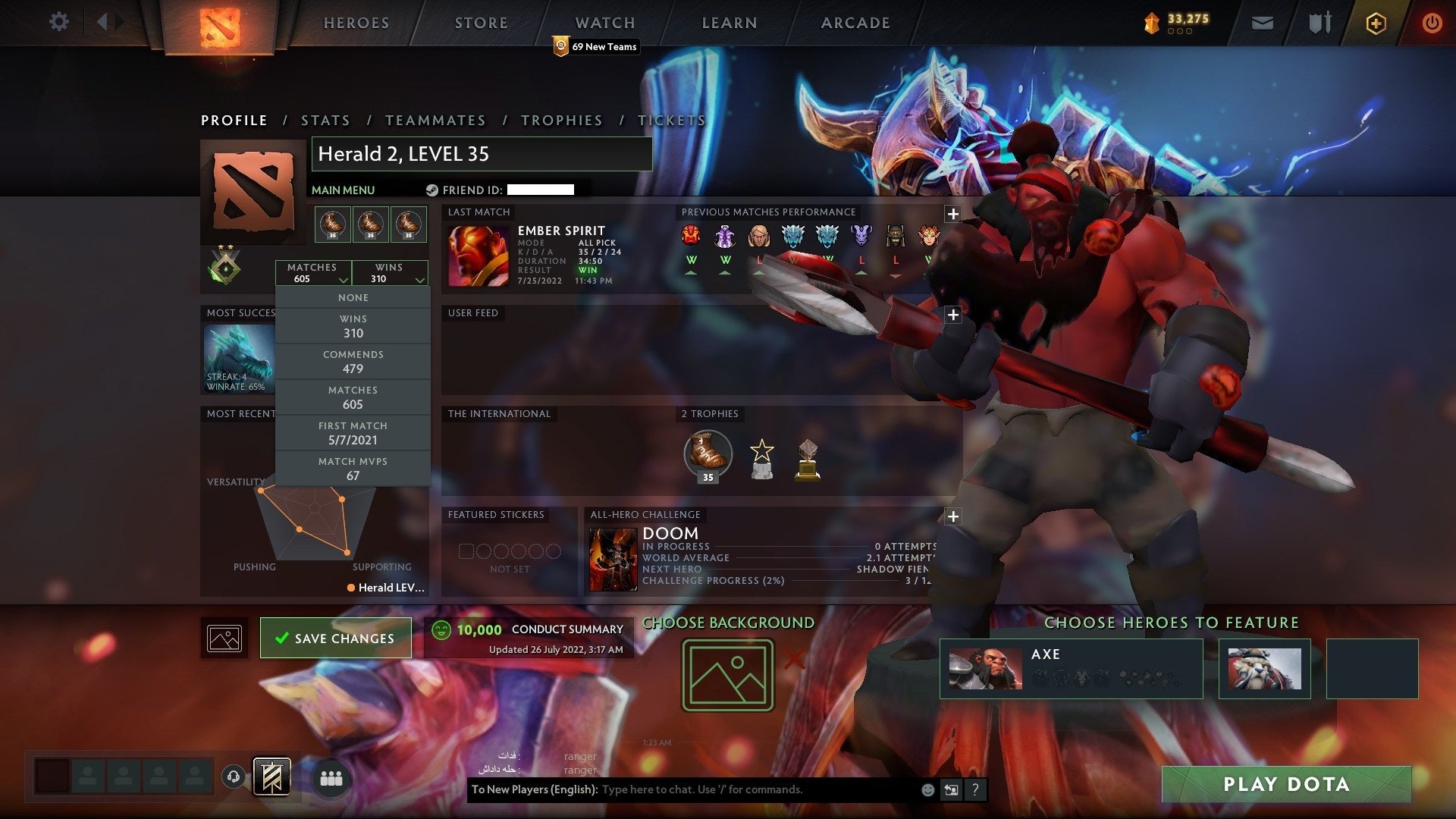This screenshot has width=1456, height=819.
Task: Open the Dota Plus hexagon icon
Action: (x=1375, y=23)
